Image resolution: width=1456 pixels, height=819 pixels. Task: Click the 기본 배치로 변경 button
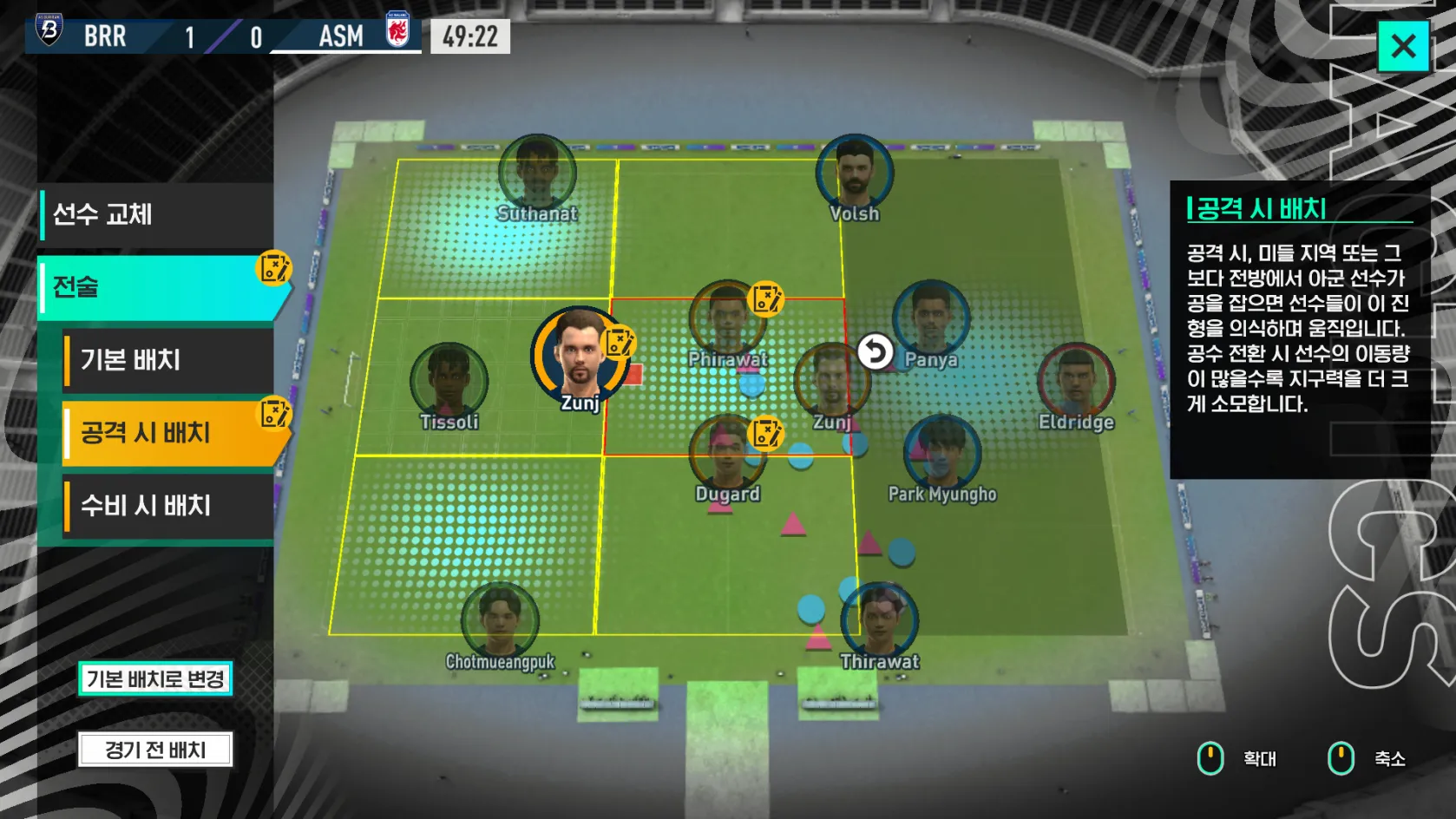pos(155,678)
